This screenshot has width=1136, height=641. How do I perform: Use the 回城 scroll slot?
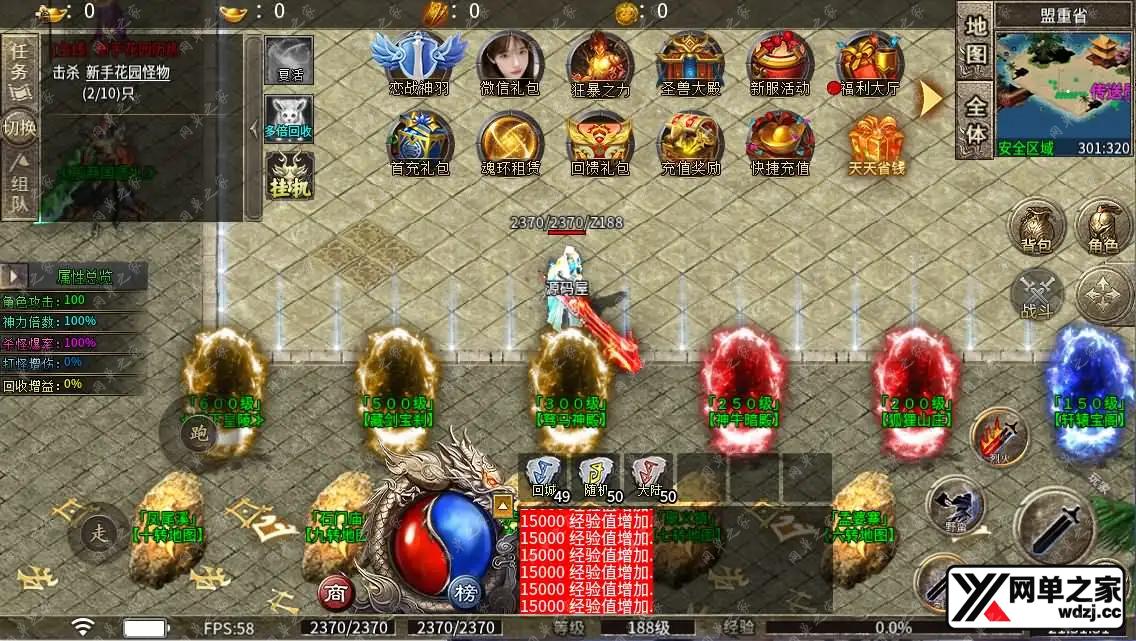coord(544,476)
